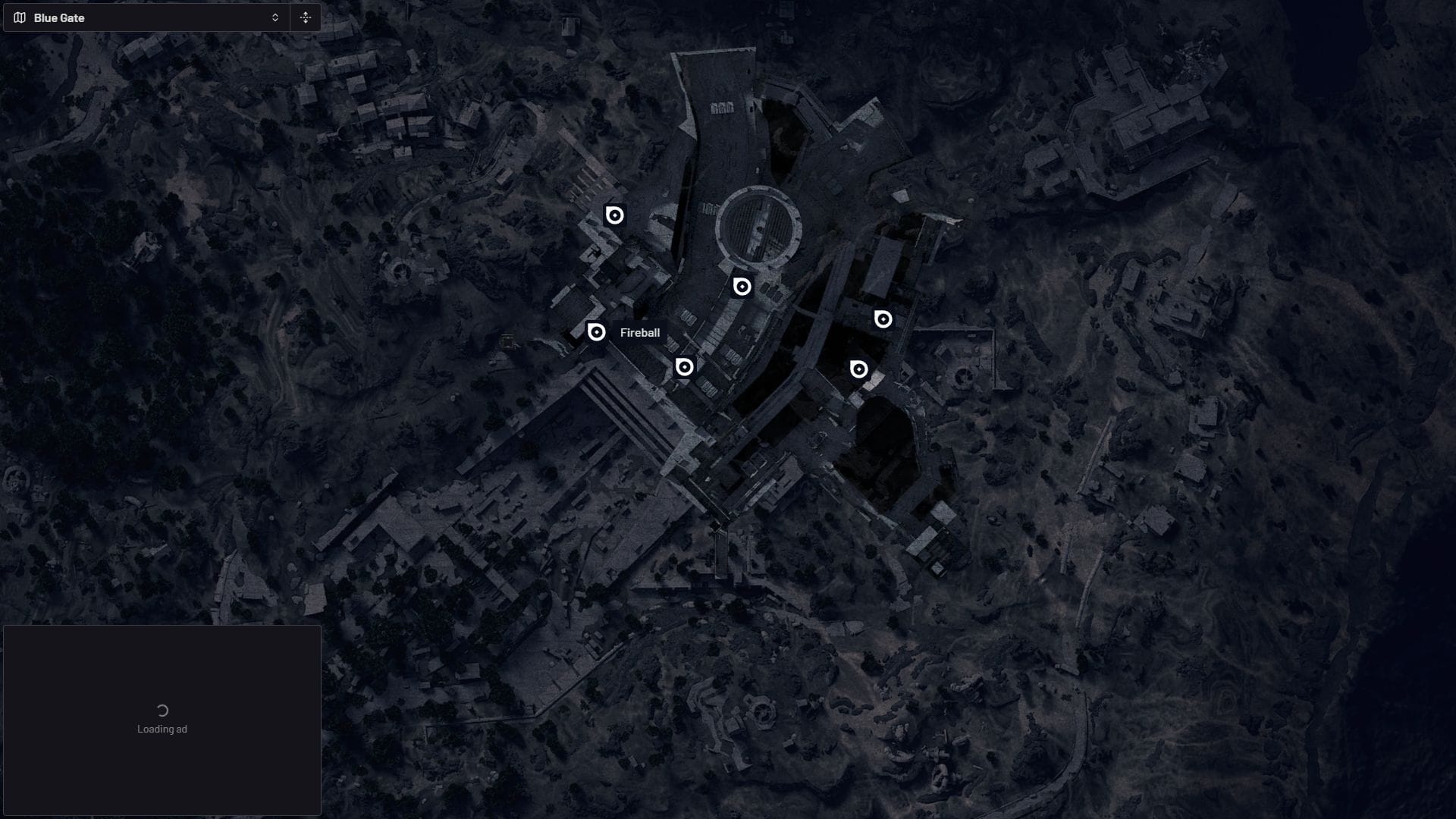
Task: Select the easternmost marker on the map
Action: click(x=883, y=319)
